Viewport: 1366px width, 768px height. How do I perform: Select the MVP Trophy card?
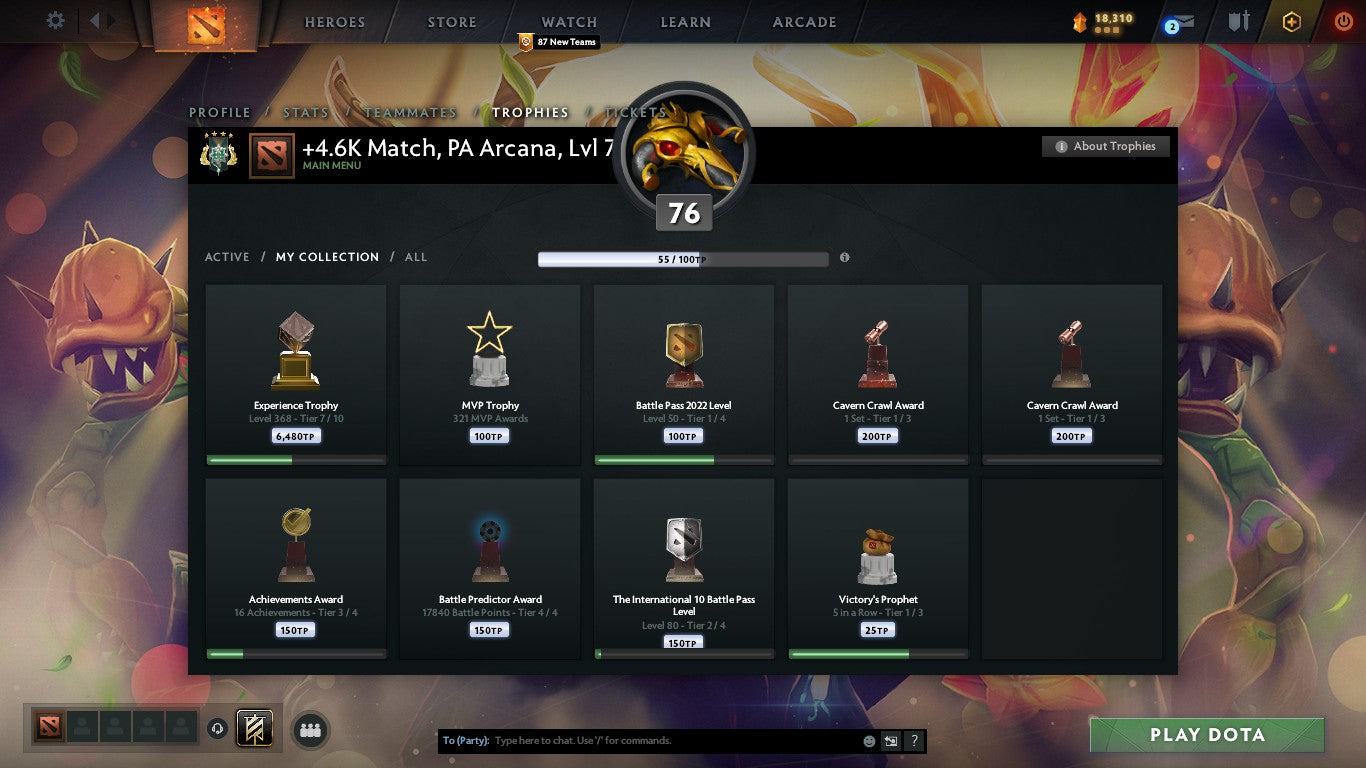489,375
